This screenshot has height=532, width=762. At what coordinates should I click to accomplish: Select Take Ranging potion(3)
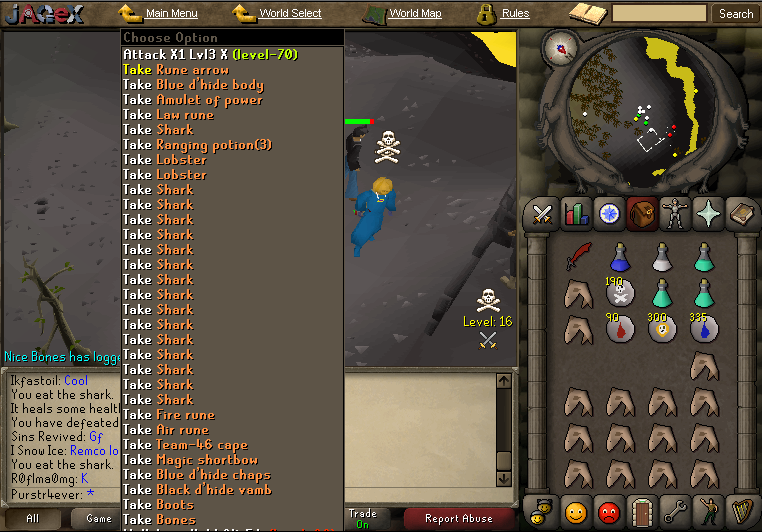[197, 144]
